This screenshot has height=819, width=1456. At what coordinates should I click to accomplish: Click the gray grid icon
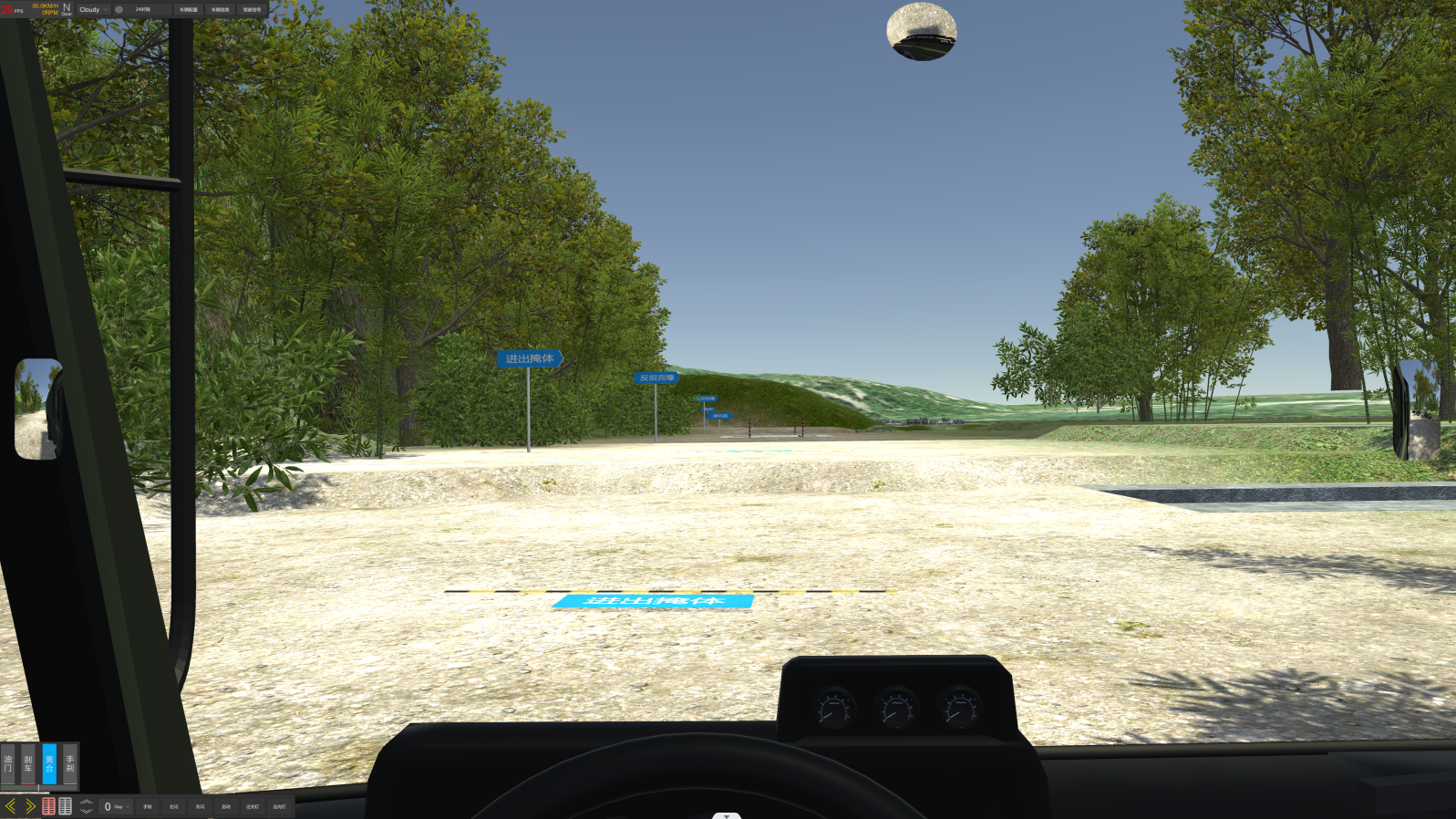click(x=66, y=806)
